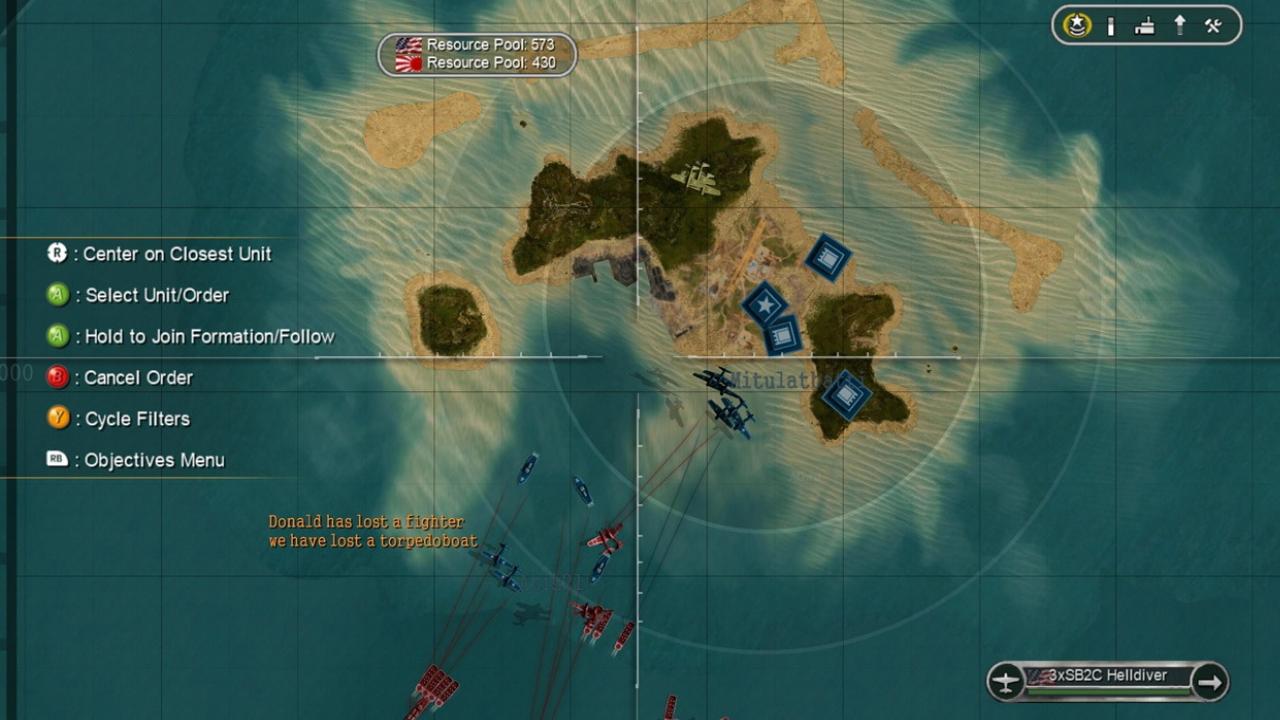Select the starred blue headquarters marker on the island
Image resolution: width=1280 pixels, height=720 pixels.
pyautogui.click(x=765, y=305)
